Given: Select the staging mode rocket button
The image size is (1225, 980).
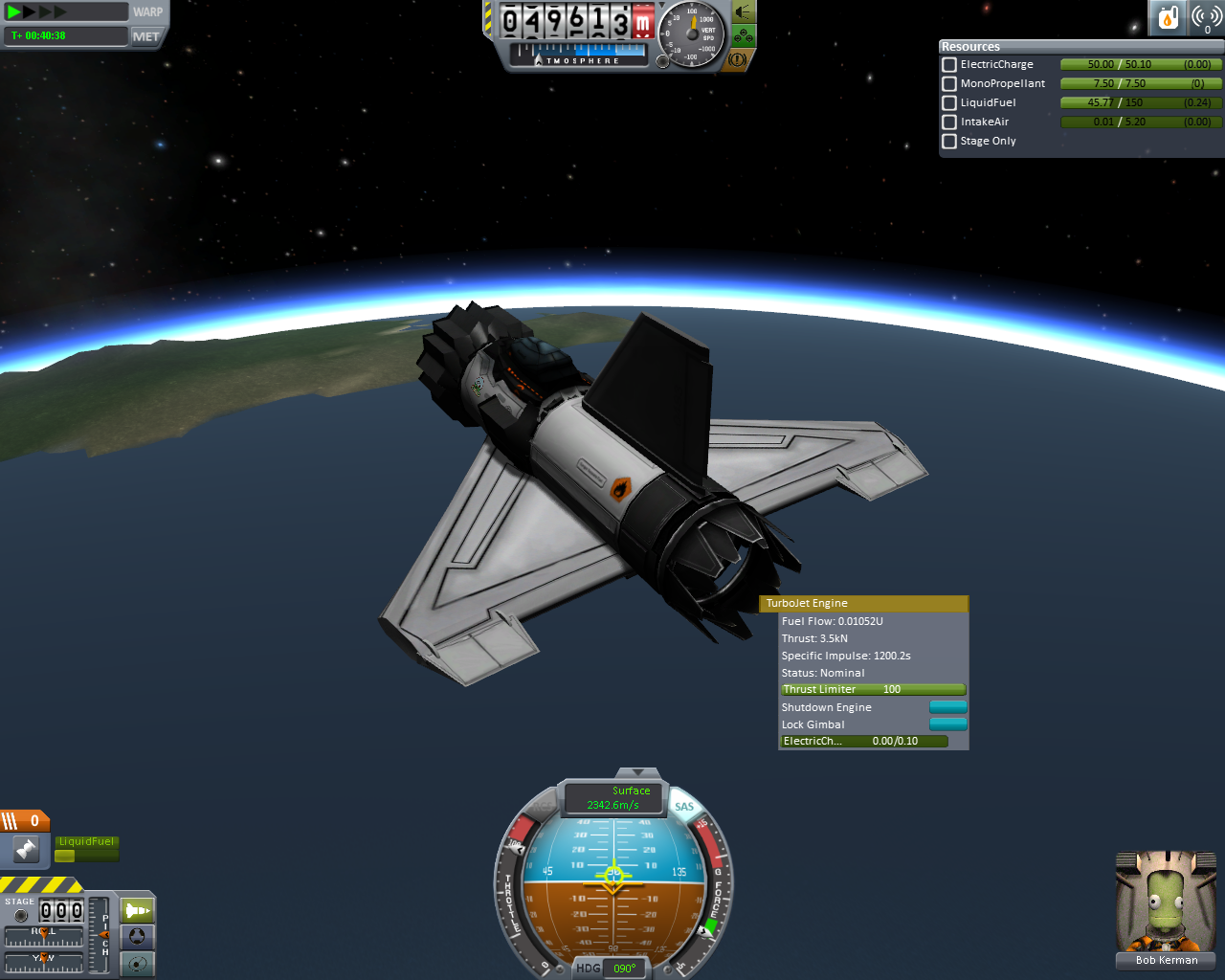Looking at the screenshot, I should point(137,910).
